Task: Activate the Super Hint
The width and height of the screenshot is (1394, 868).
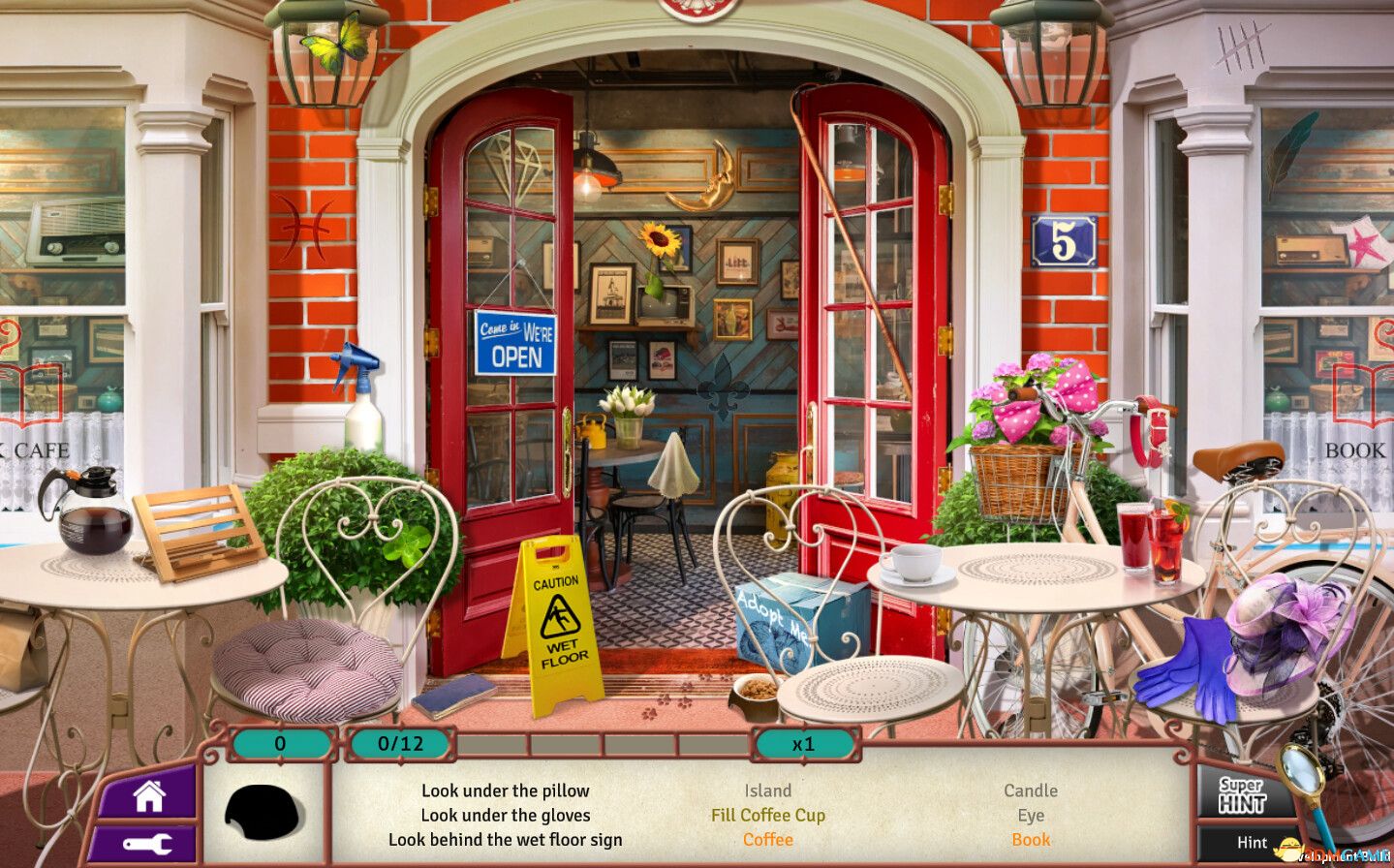Action: click(x=1243, y=794)
